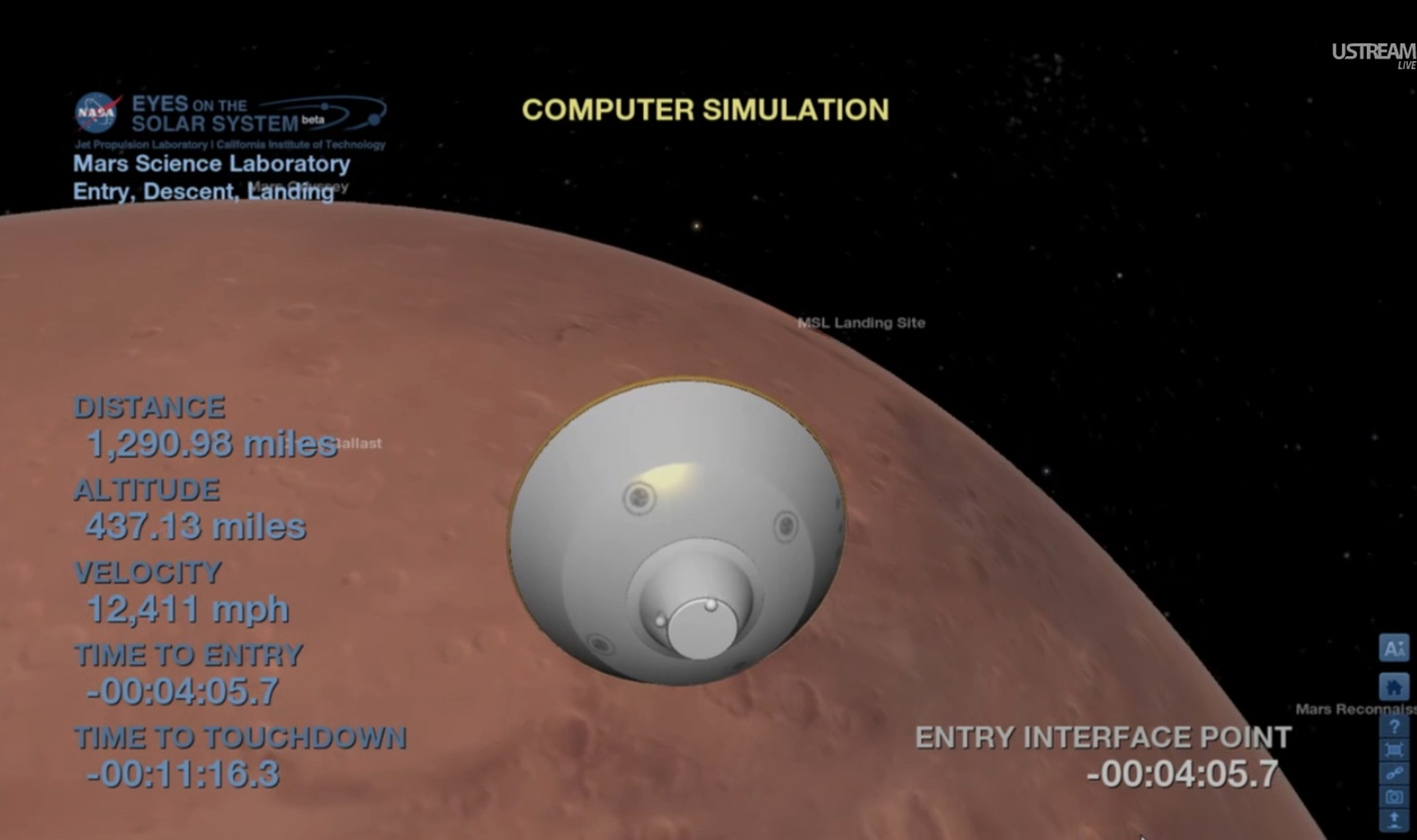Open help with the question mark button
Image resolution: width=1417 pixels, height=840 pixels.
coord(1393,726)
